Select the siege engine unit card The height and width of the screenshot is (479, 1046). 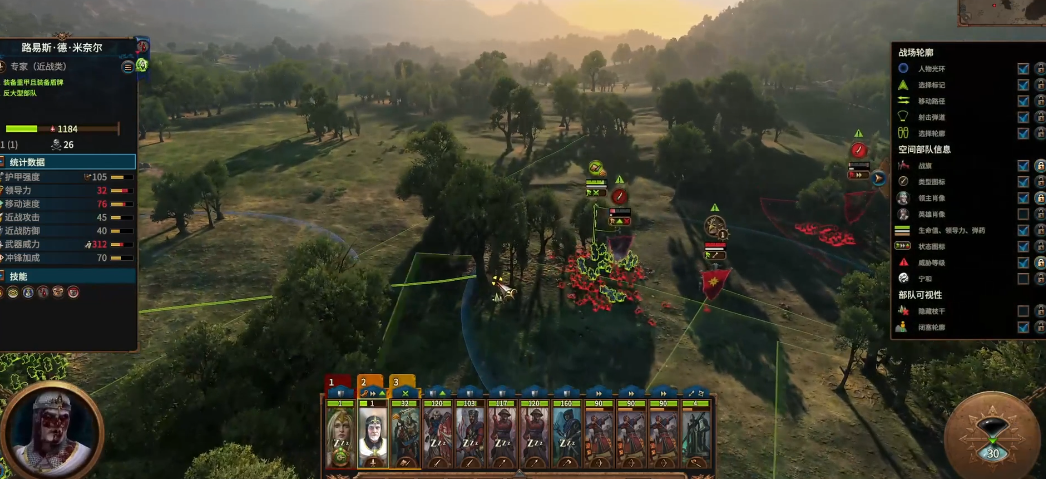pos(697,434)
